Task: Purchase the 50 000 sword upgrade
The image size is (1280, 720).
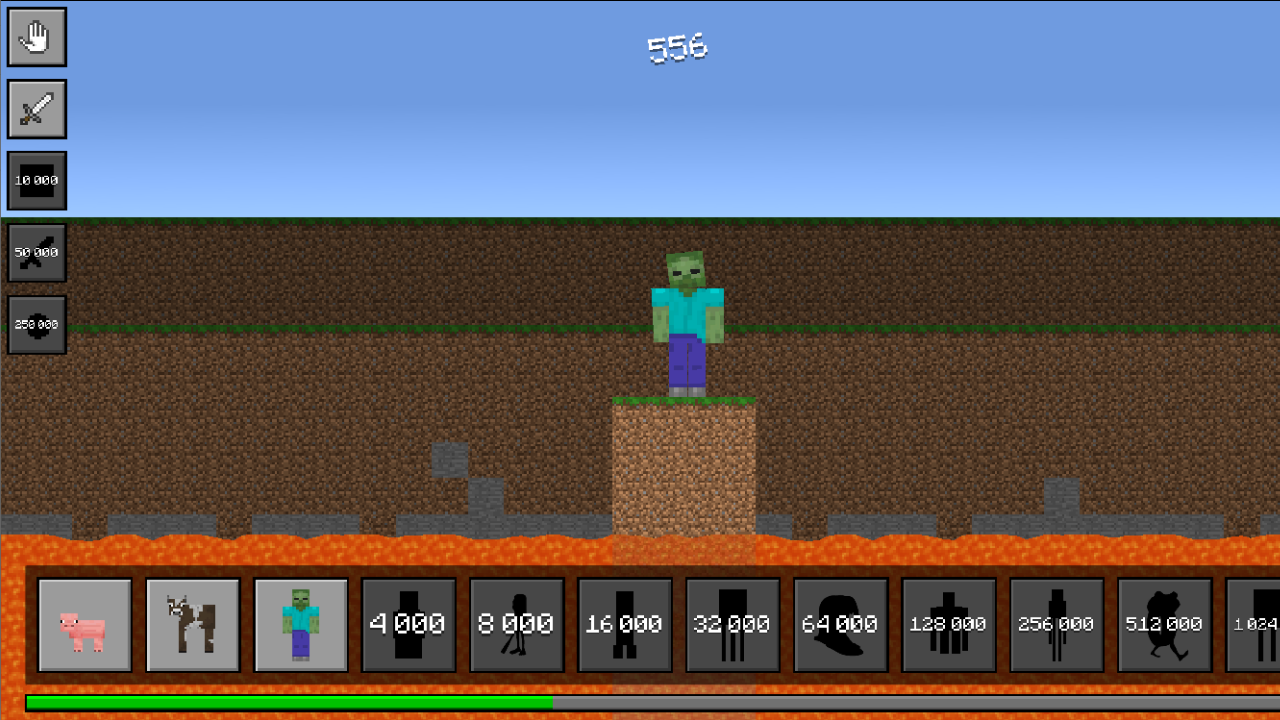Action: [x=36, y=253]
